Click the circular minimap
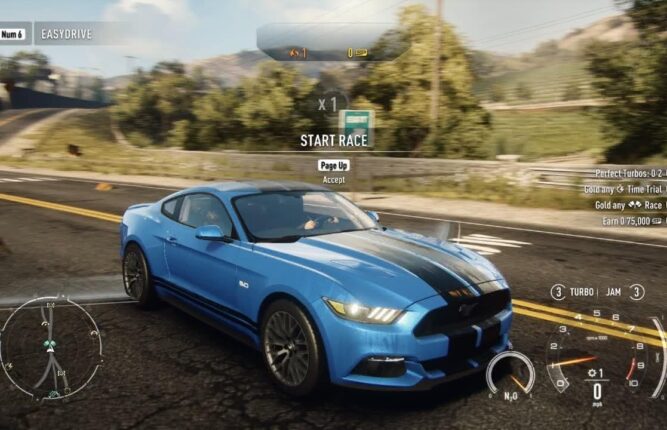 [50, 349]
